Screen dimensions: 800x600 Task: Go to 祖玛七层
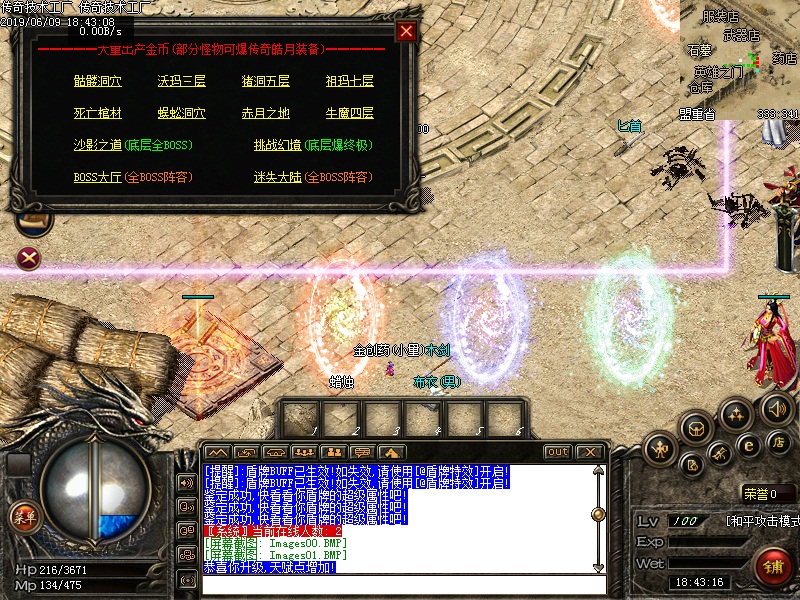(349, 81)
